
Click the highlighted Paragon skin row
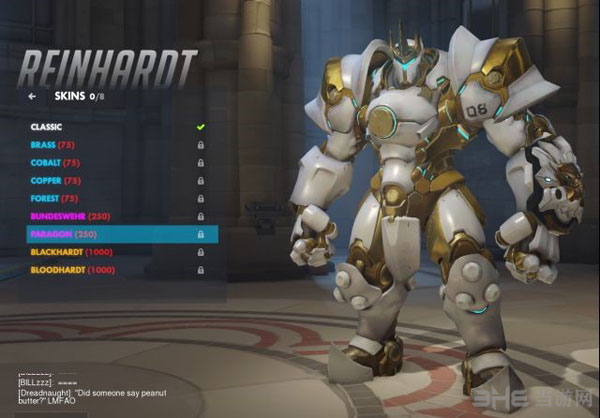120,235
